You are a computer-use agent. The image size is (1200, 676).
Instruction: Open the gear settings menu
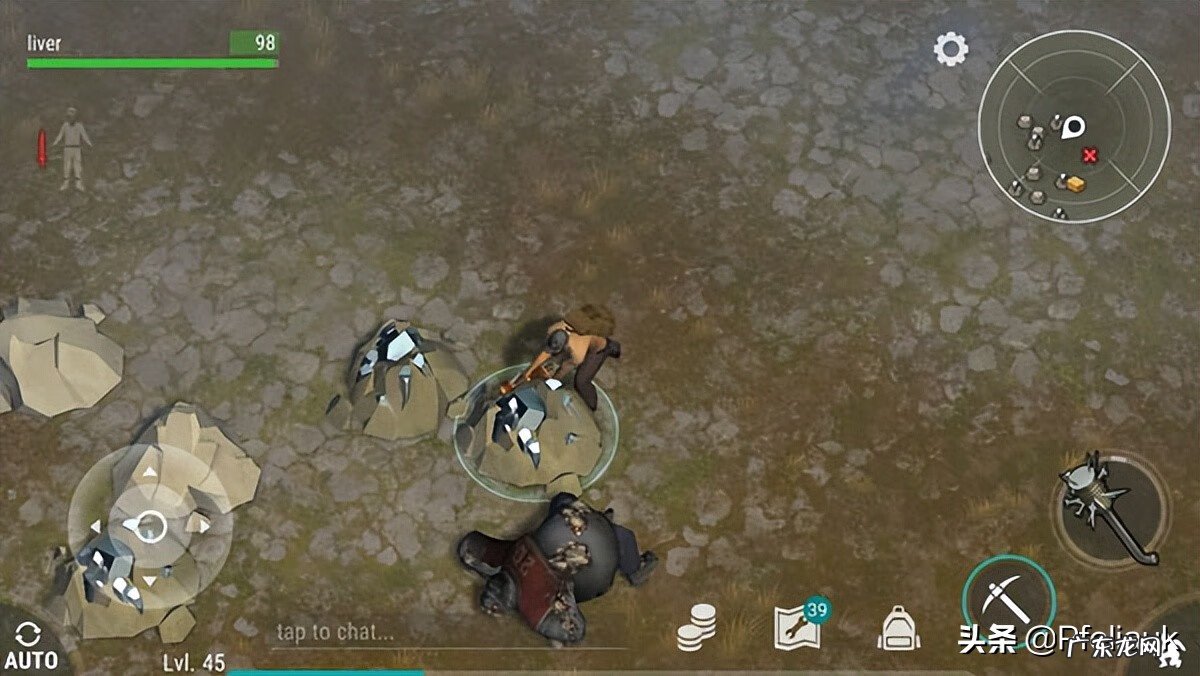coord(951,49)
